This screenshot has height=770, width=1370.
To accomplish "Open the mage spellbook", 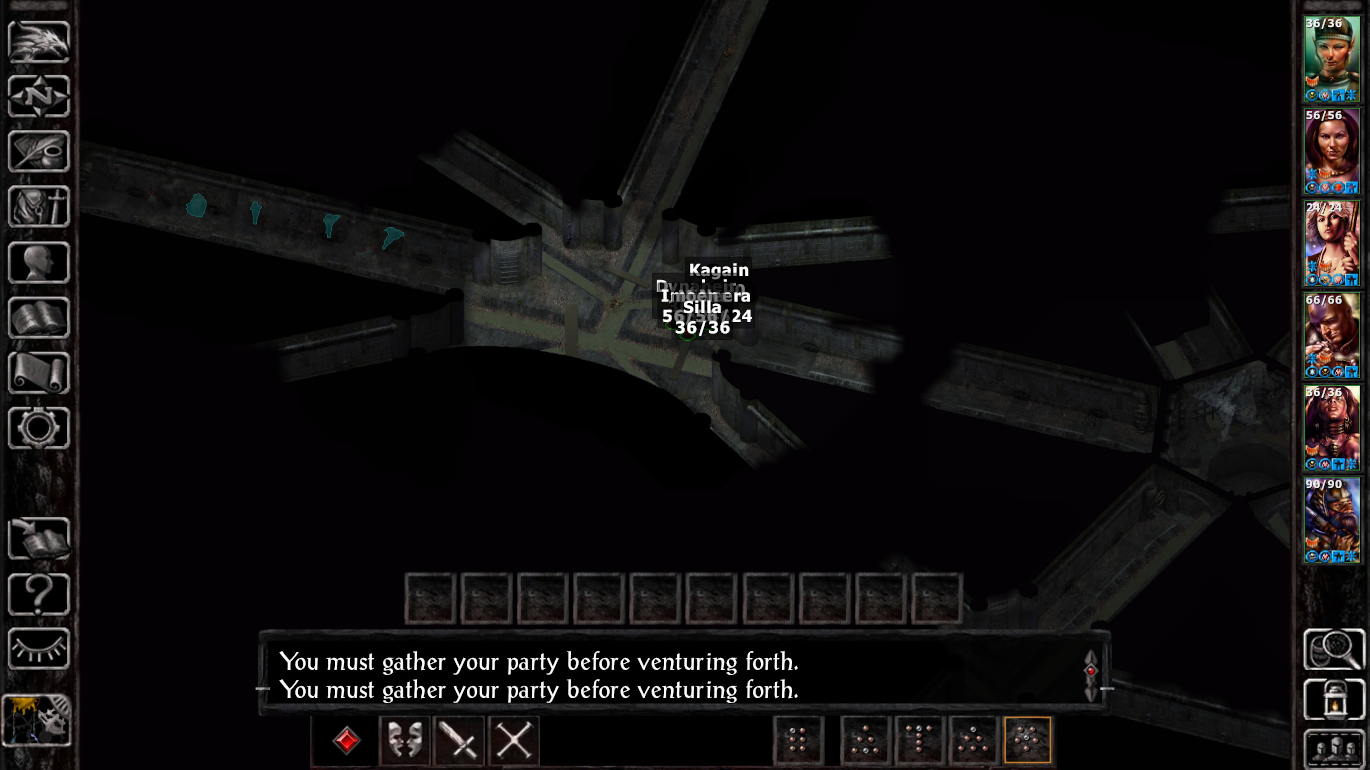I will pyautogui.click(x=39, y=318).
